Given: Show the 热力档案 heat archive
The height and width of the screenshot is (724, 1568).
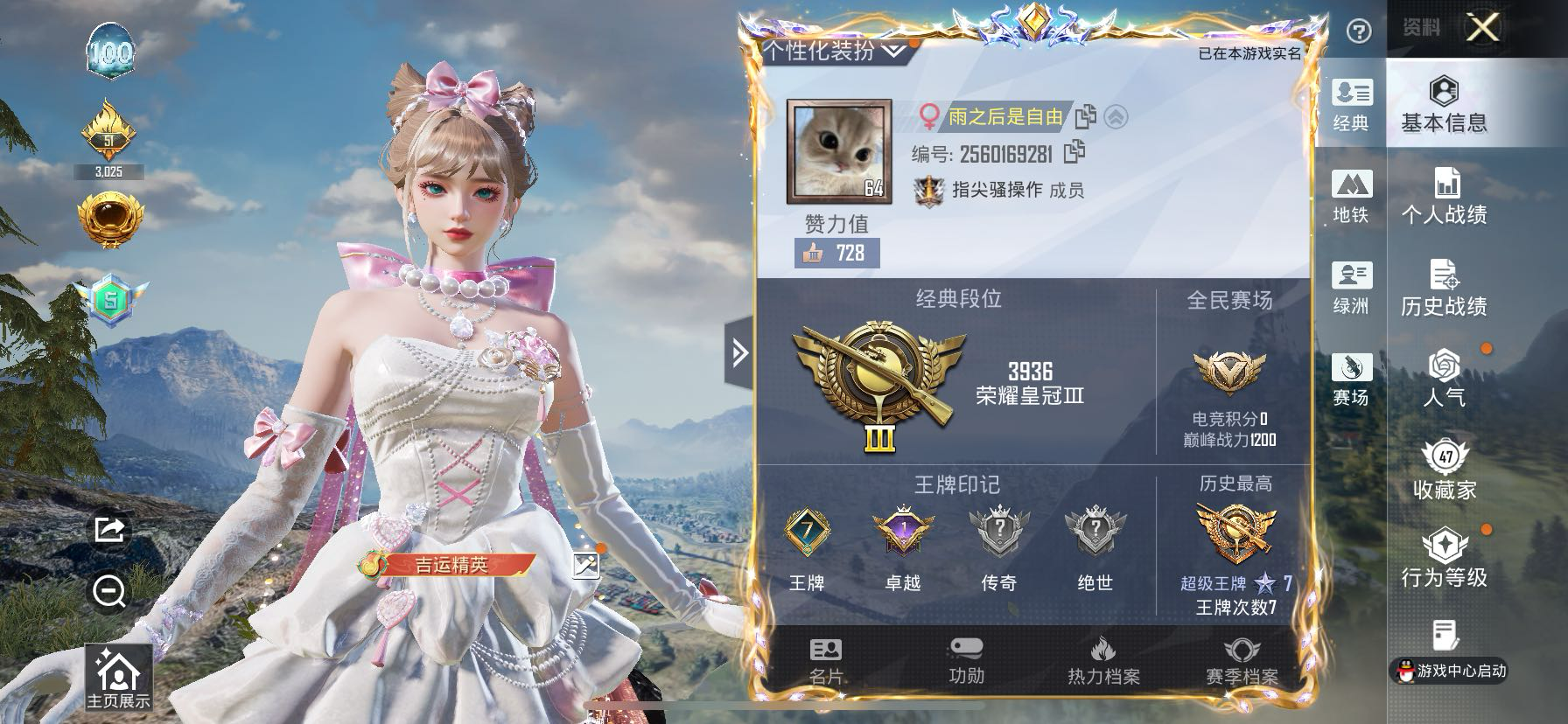Looking at the screenshot, I should point(1103,661).
